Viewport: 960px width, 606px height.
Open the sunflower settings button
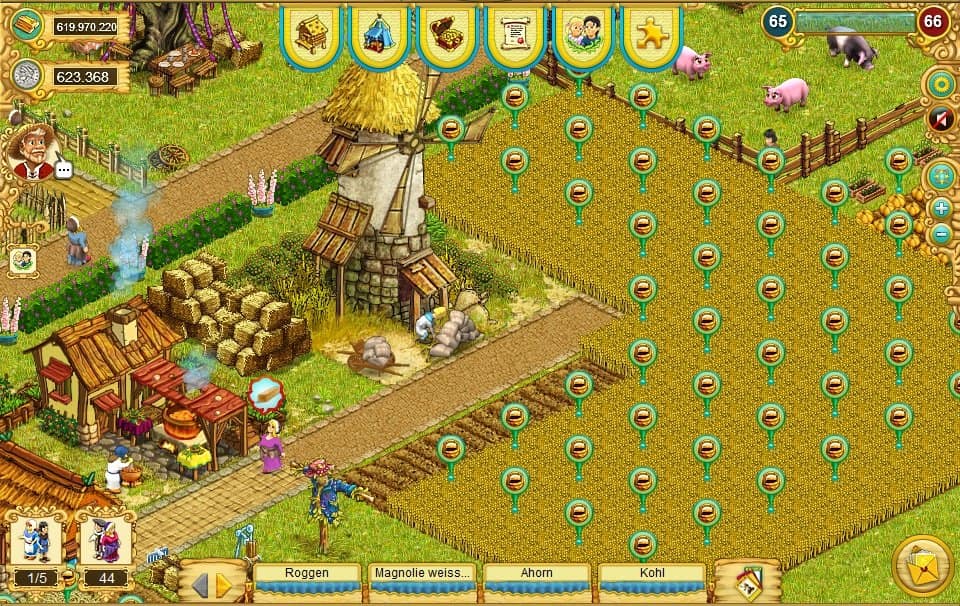pos(940,85)
